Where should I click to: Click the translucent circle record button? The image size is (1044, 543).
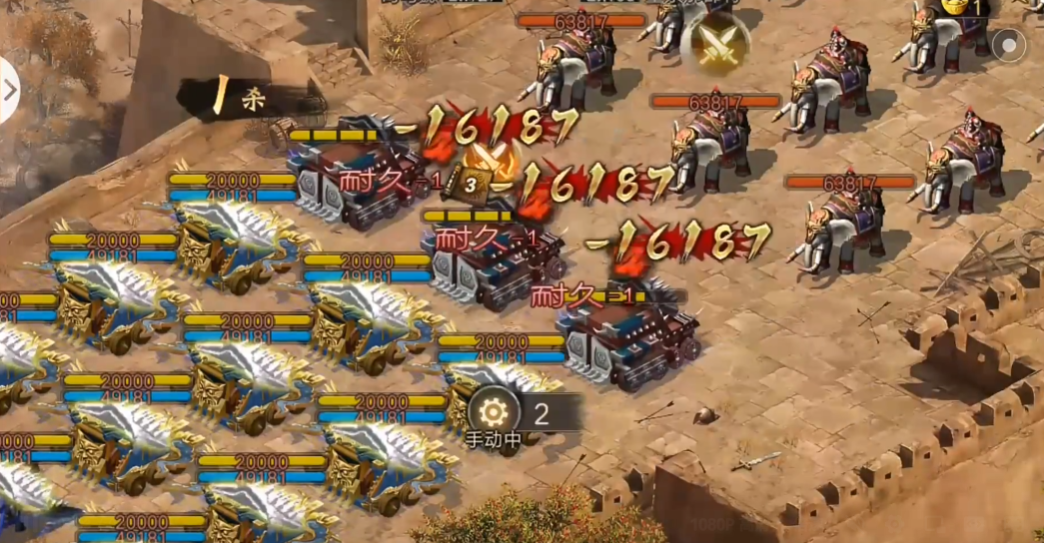[1008, 45]
